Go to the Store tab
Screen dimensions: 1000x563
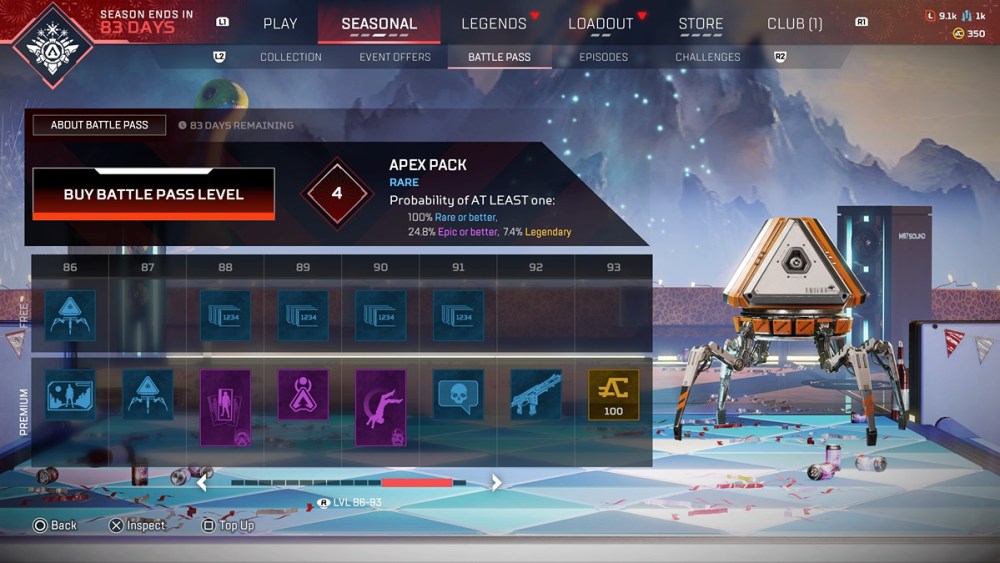(701, 23)
